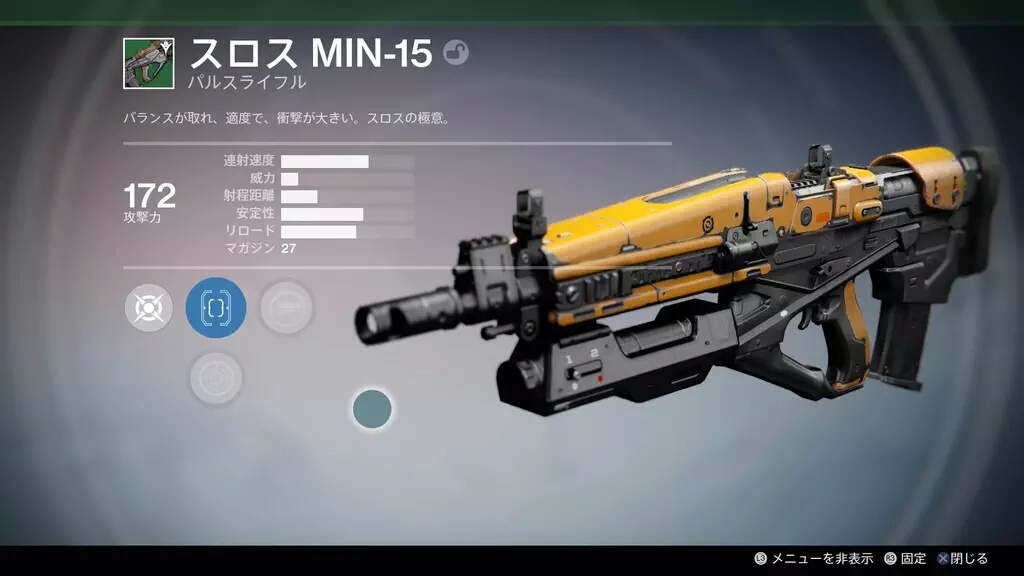Choose the blue highlighted sight perk node
The width and height of the screenshot is (1024, 576).
pos(216,307)
